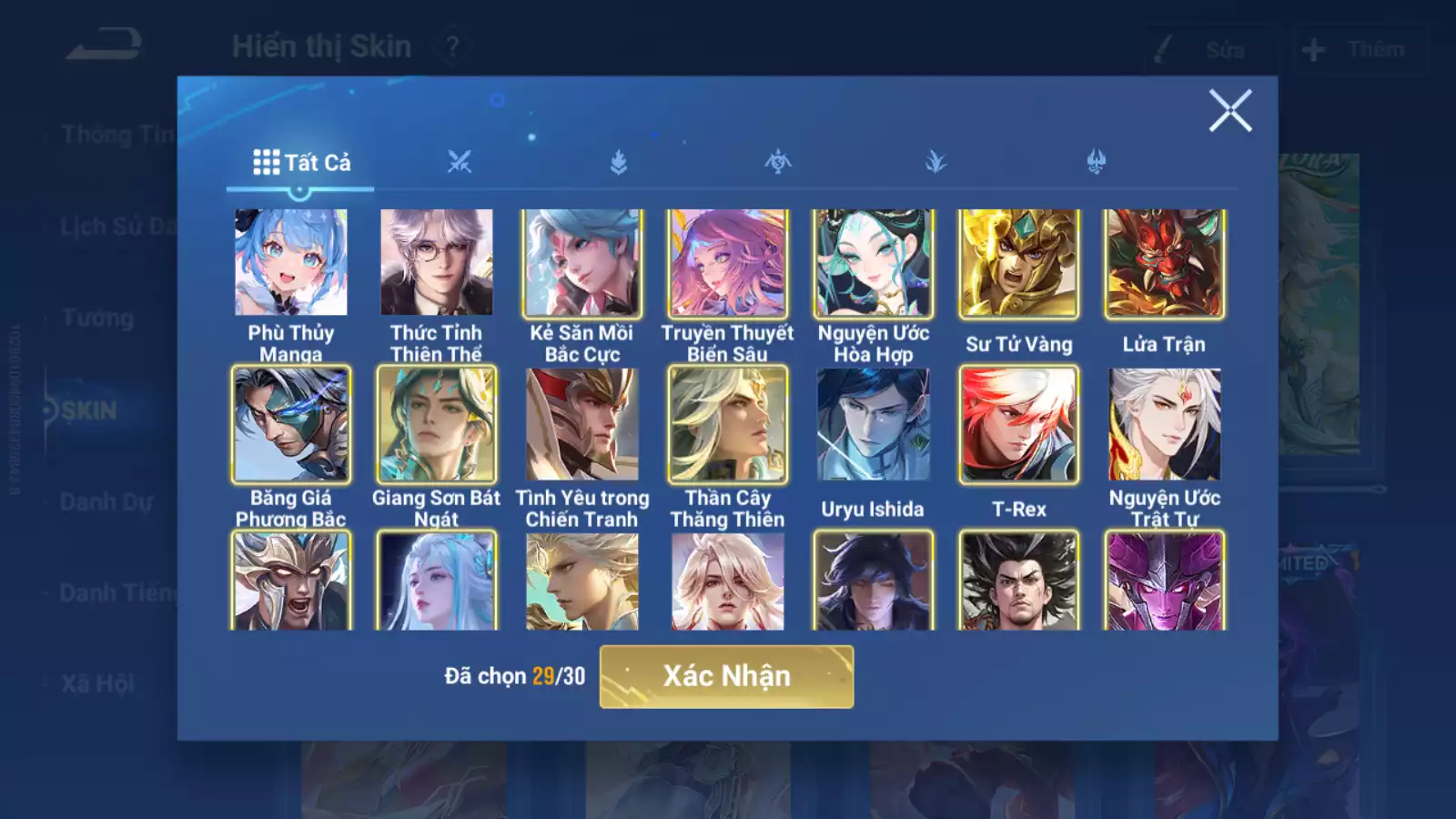Close the skin selection dialog
The image size is (1456, 819).
(x=1230, y=111)
